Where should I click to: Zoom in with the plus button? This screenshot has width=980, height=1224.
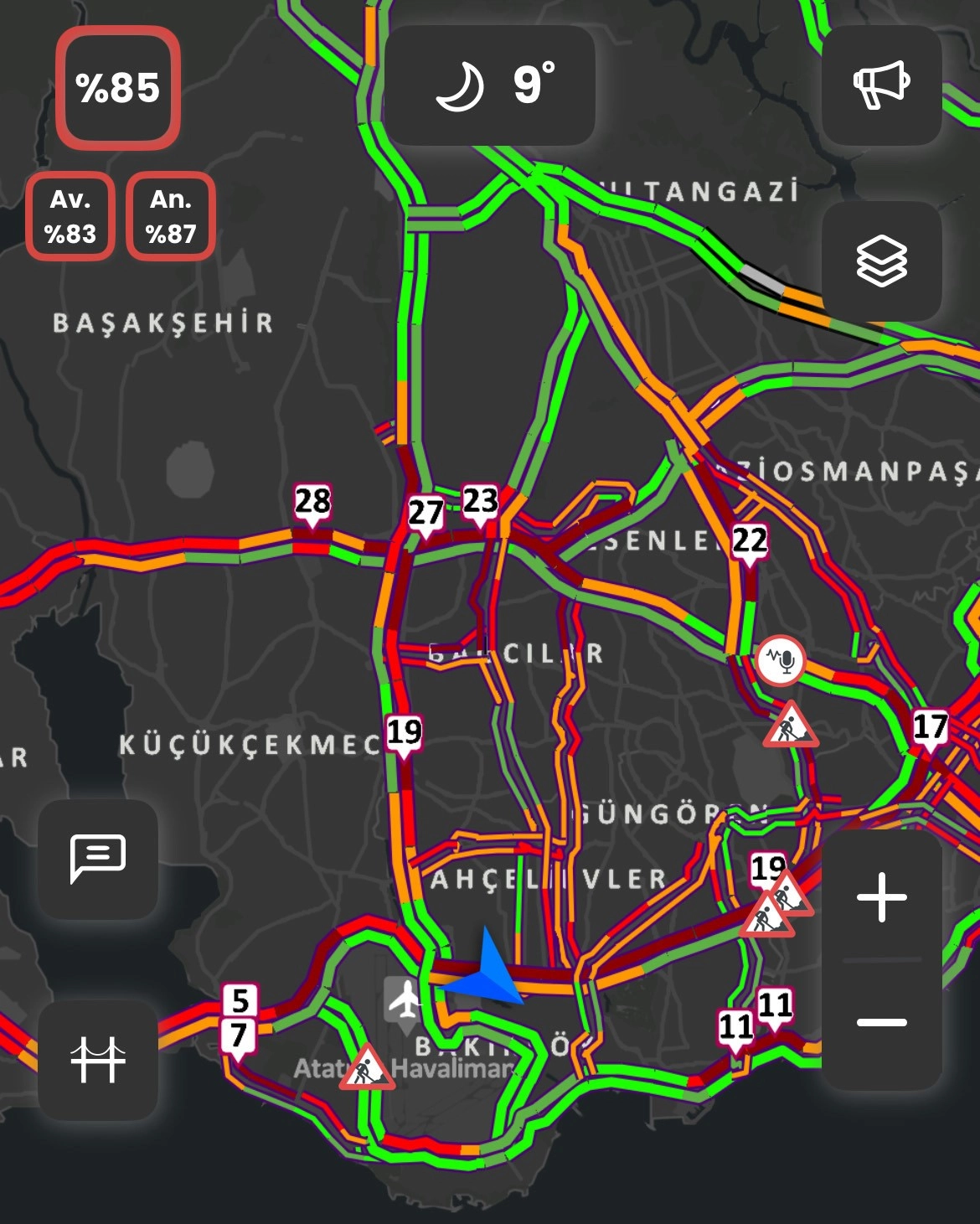tap(881, 897)
